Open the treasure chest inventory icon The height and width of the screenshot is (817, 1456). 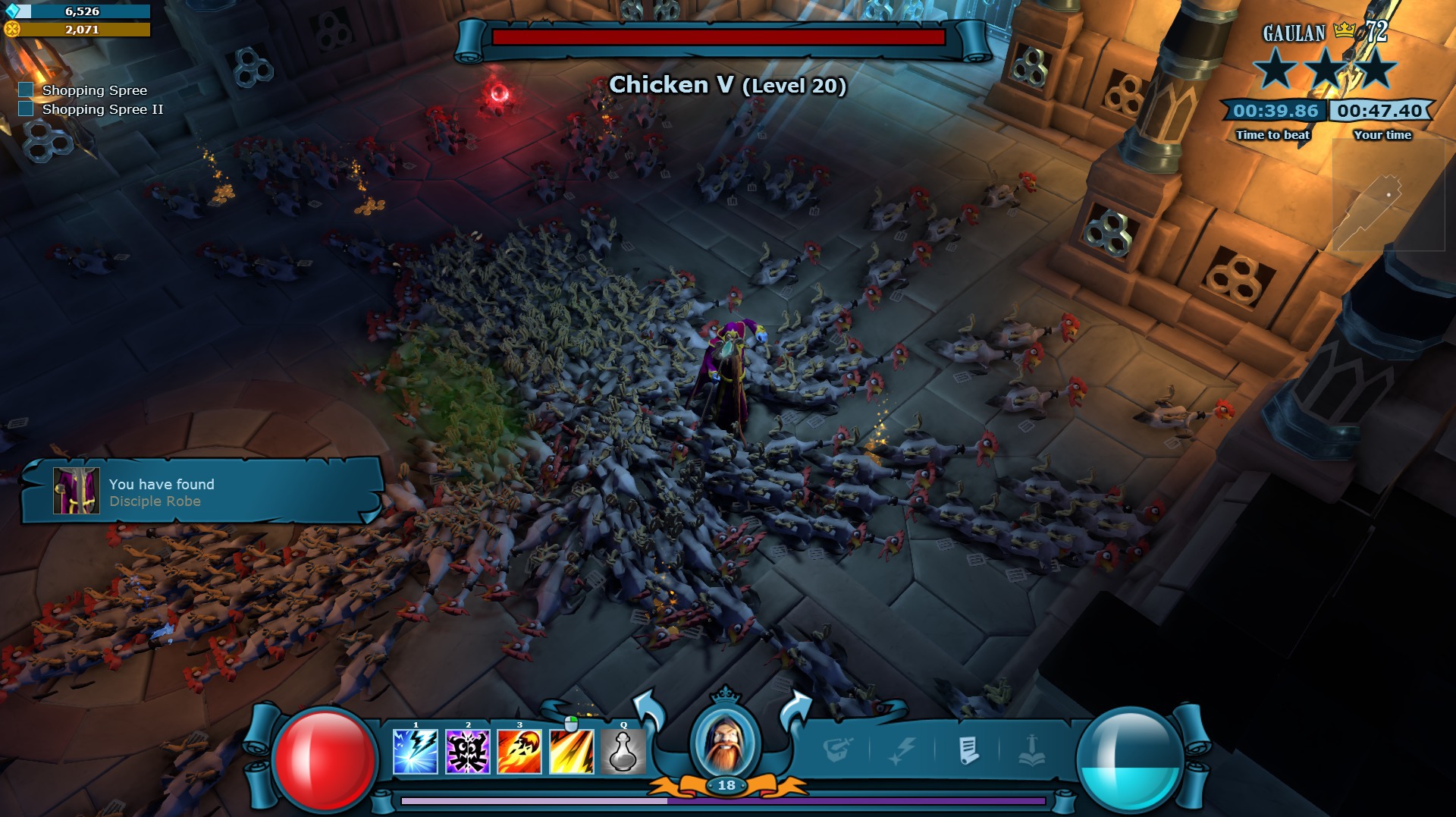coord(838,750)
